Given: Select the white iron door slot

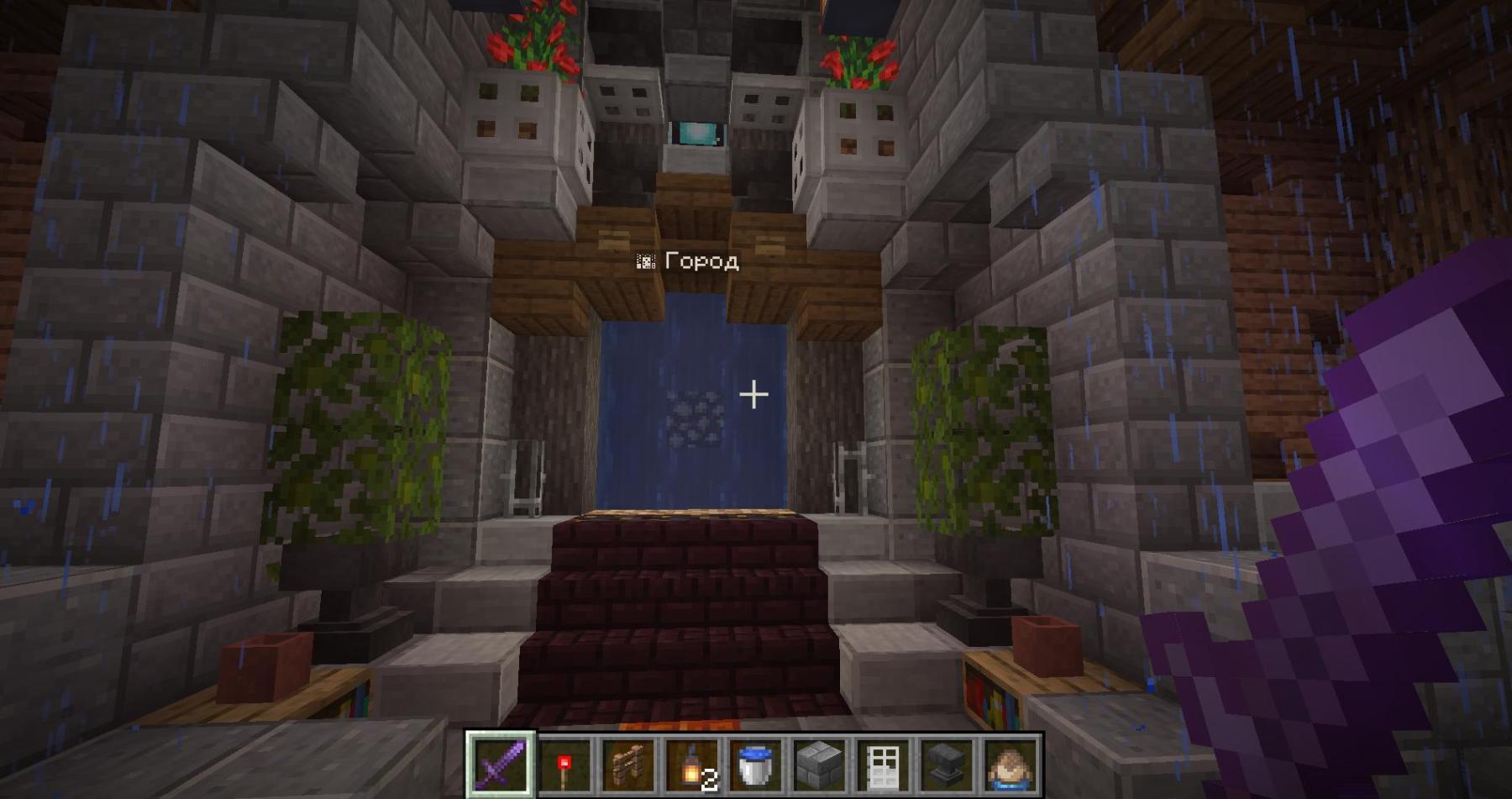Looking at the screenshot, I should (882, 765).
